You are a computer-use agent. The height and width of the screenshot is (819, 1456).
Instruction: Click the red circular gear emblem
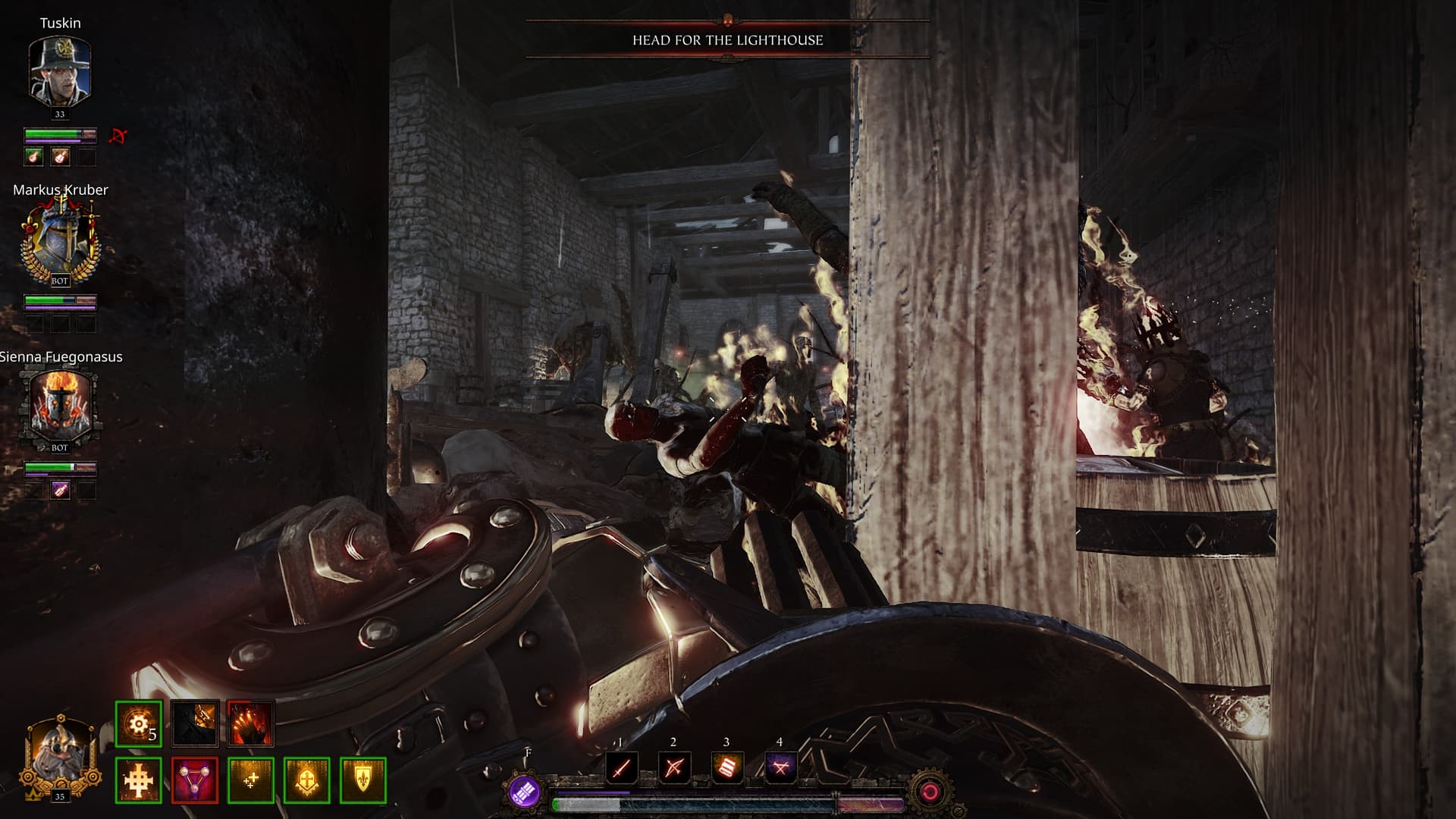click(929, 792)
